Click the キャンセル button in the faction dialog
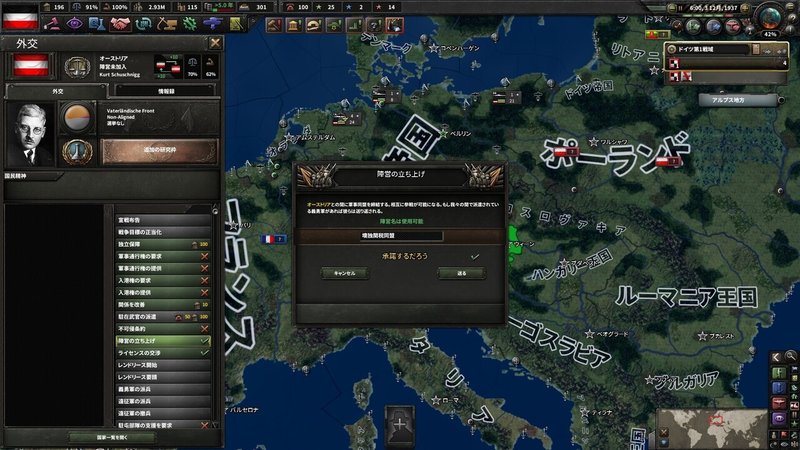The height and width of the screenshot is (450, 800). point(343,273)
